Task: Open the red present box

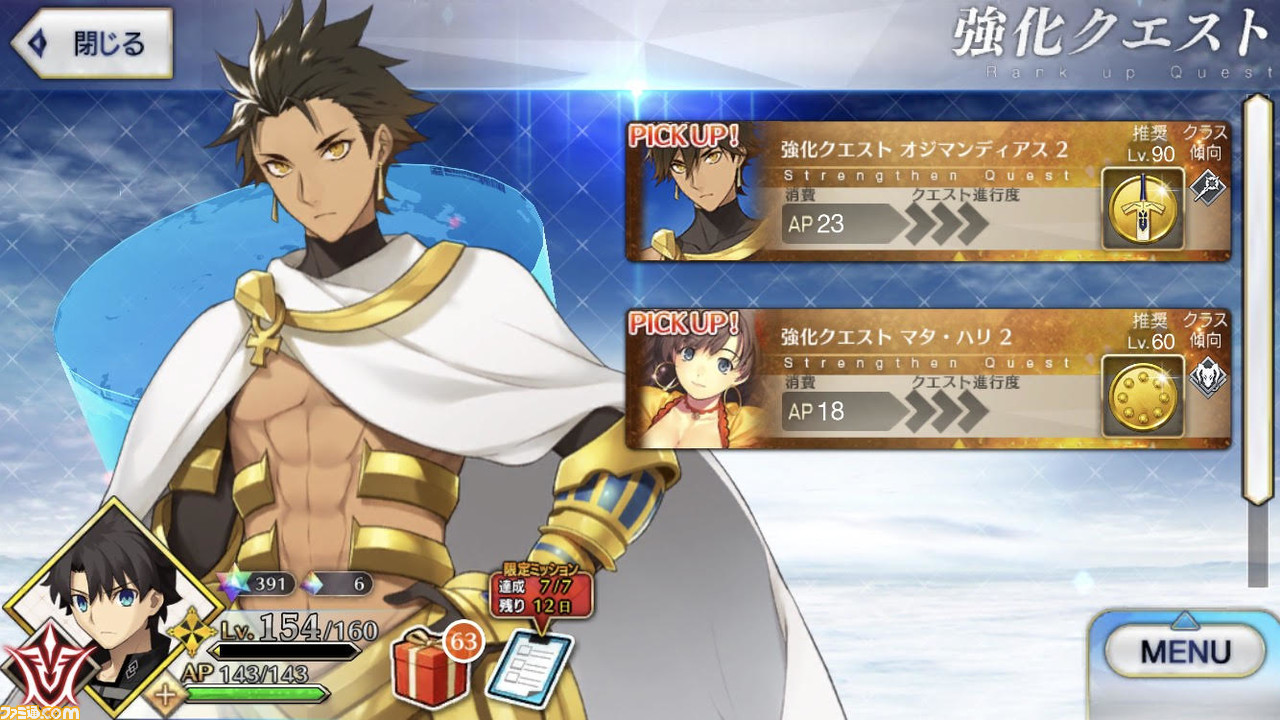Action: tap(430, 670)
